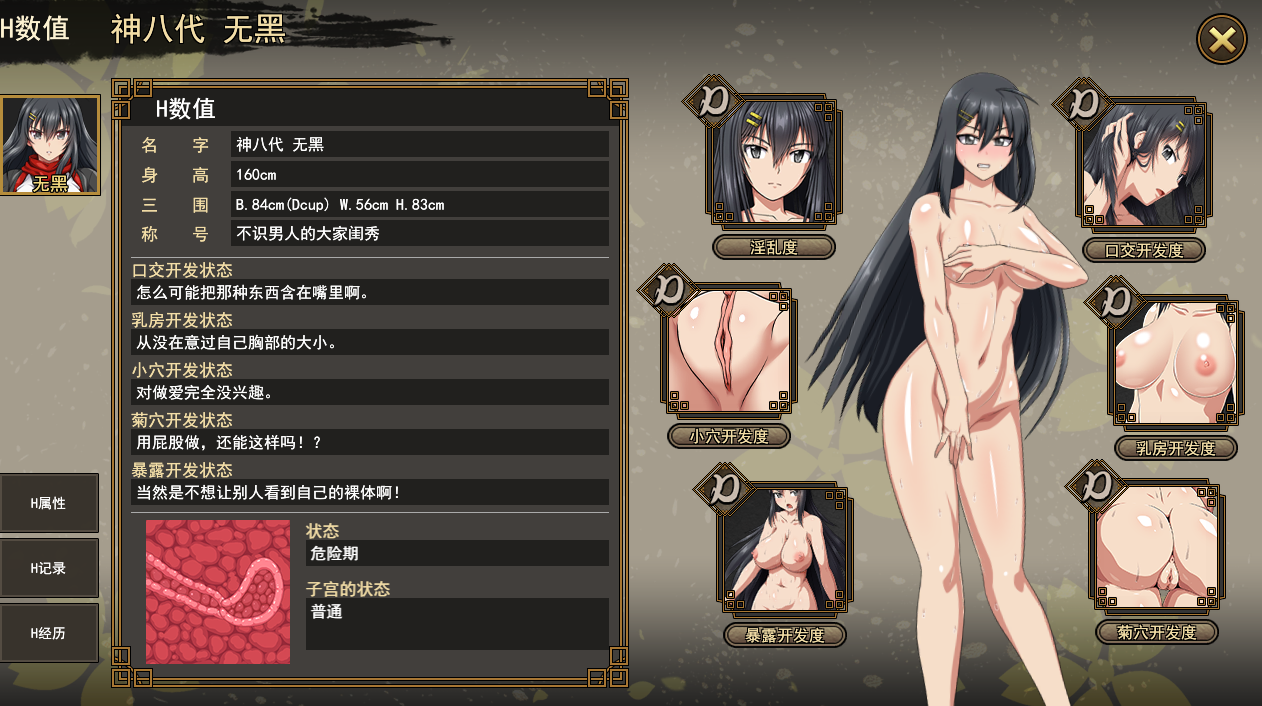Open the H属性 tab
The height and width of the screenshot is (706, 1262).
tap(49, 503)
